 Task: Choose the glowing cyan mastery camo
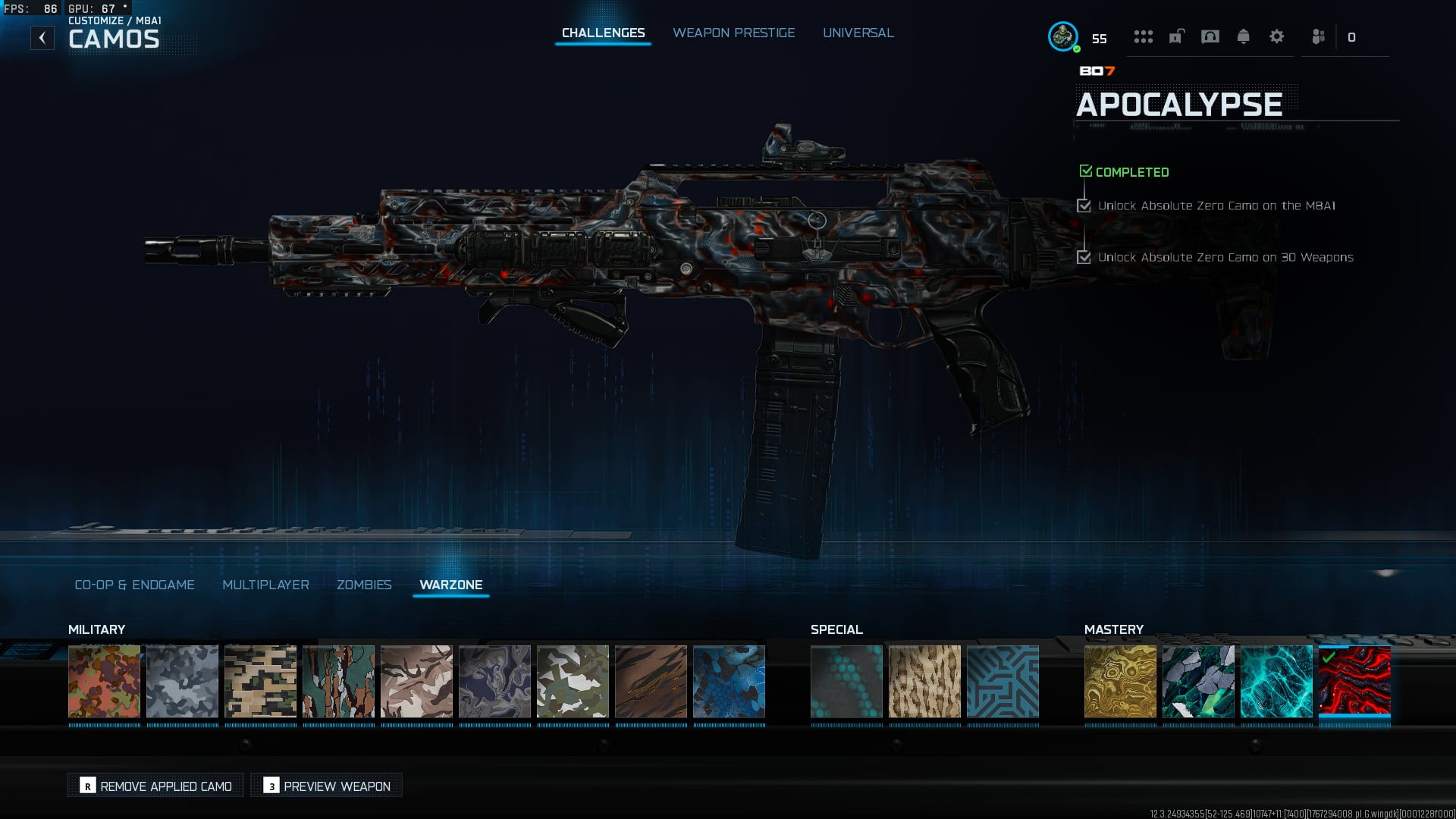(x=1276, y=681)
